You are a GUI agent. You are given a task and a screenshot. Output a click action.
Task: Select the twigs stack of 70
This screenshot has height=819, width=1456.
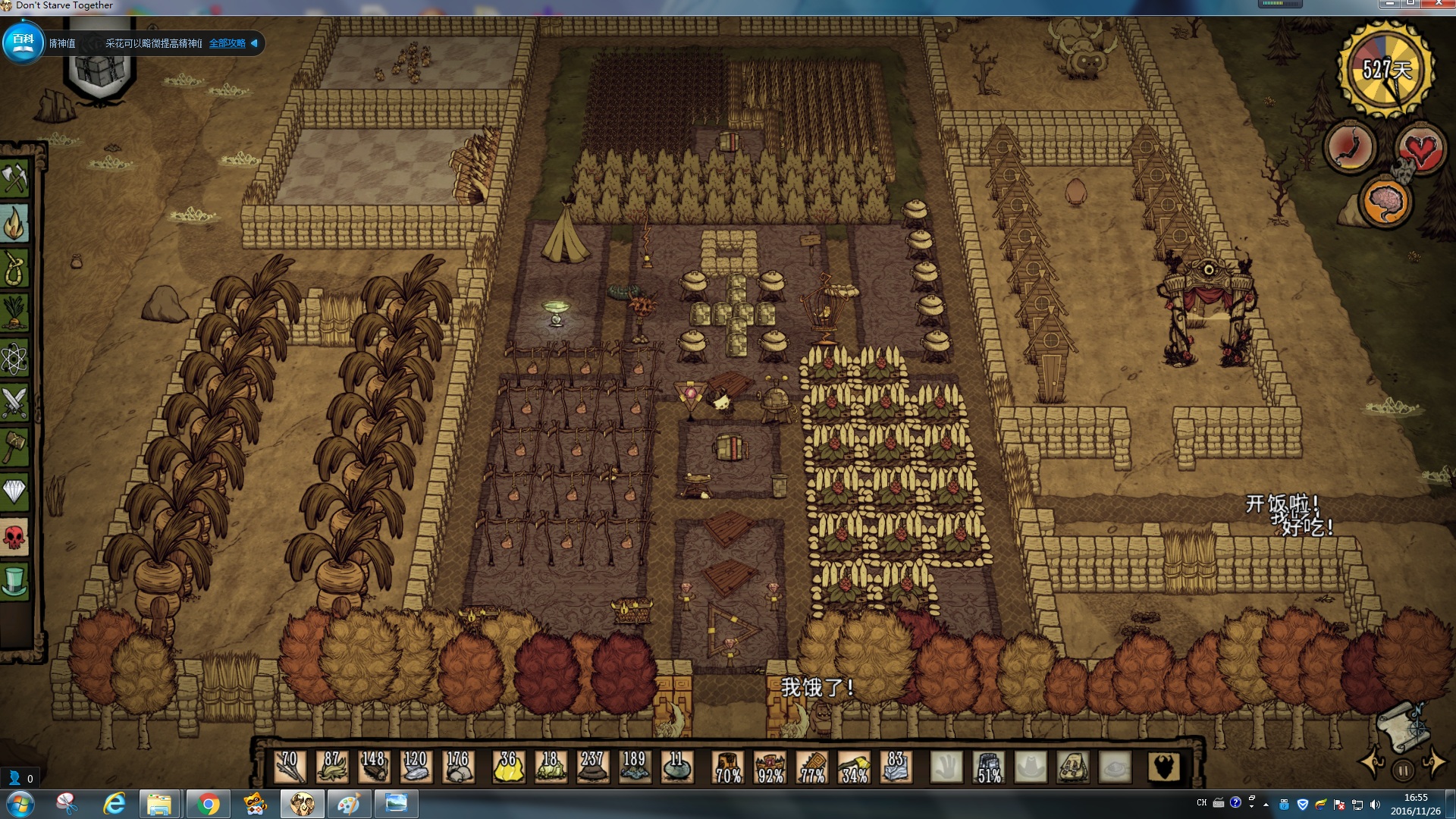290,767
